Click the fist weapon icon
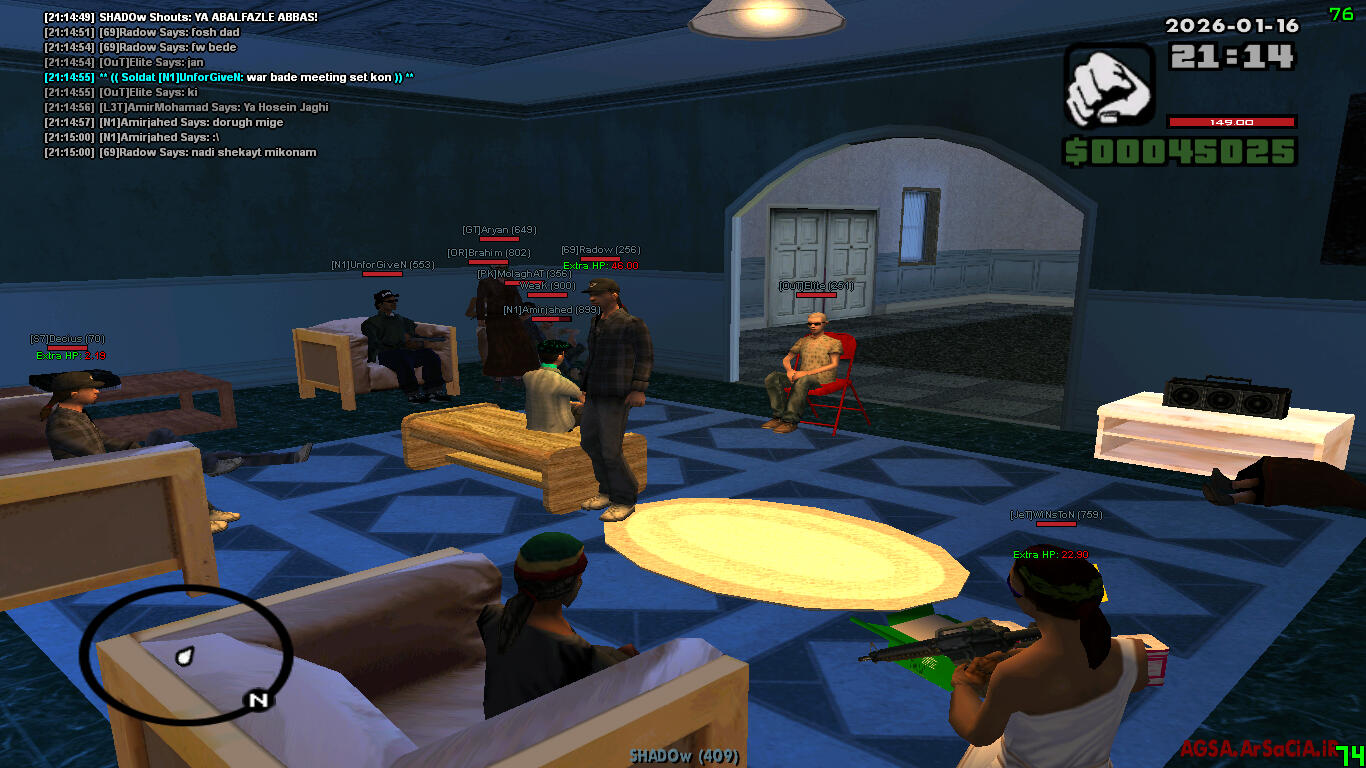 [1107, 85]
